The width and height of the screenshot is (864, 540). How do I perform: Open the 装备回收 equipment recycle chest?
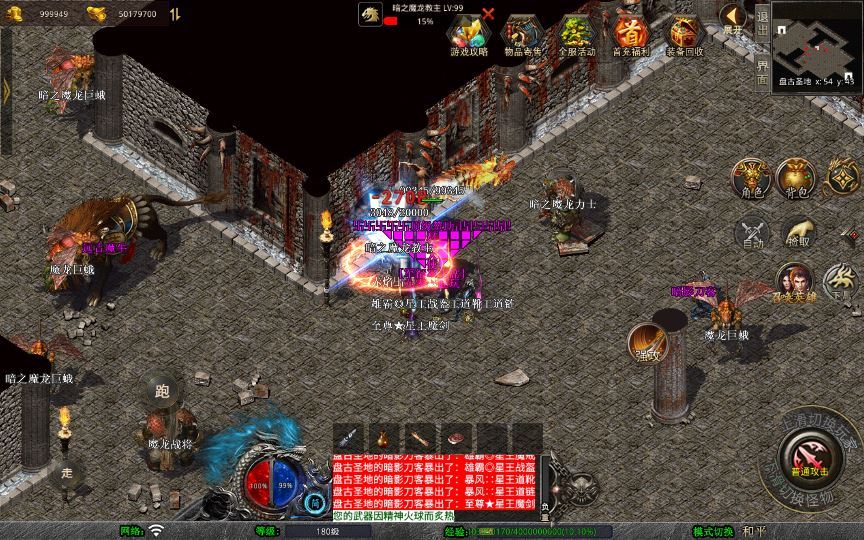click(x=685, y=35)
